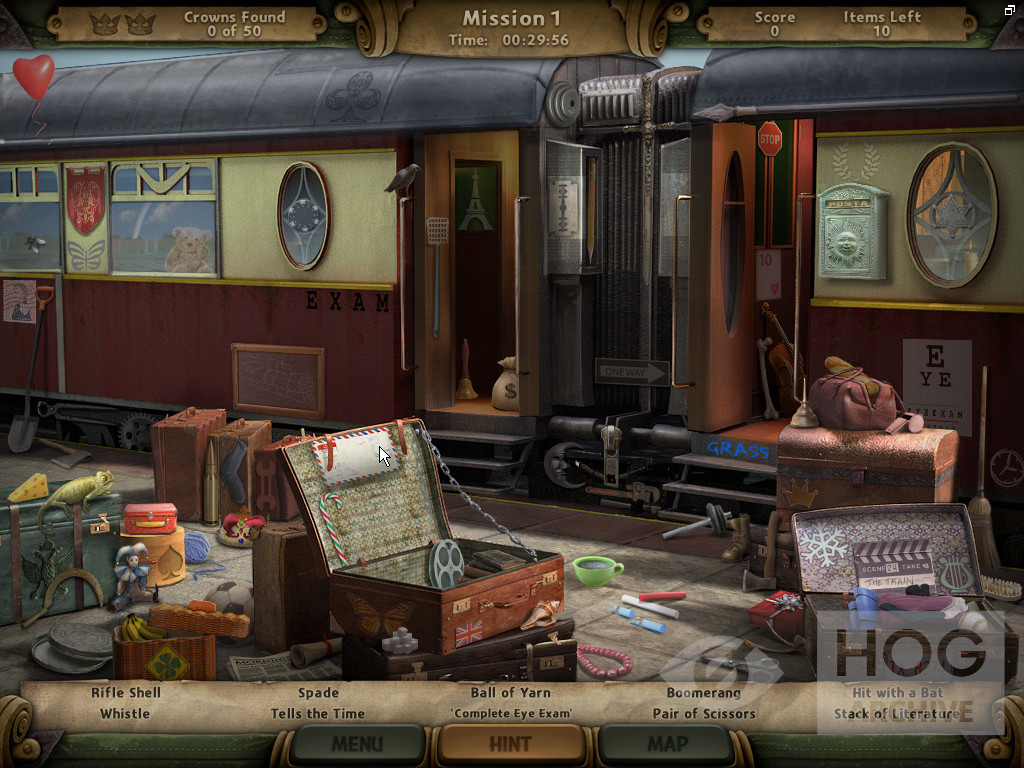Select the 'Complete Eye Exam' clue

point(510,714)
